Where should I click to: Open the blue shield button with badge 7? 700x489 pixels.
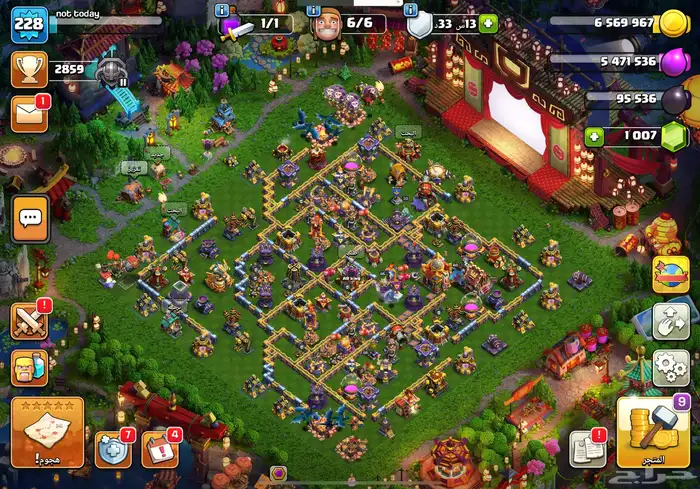tap(113, 450)
